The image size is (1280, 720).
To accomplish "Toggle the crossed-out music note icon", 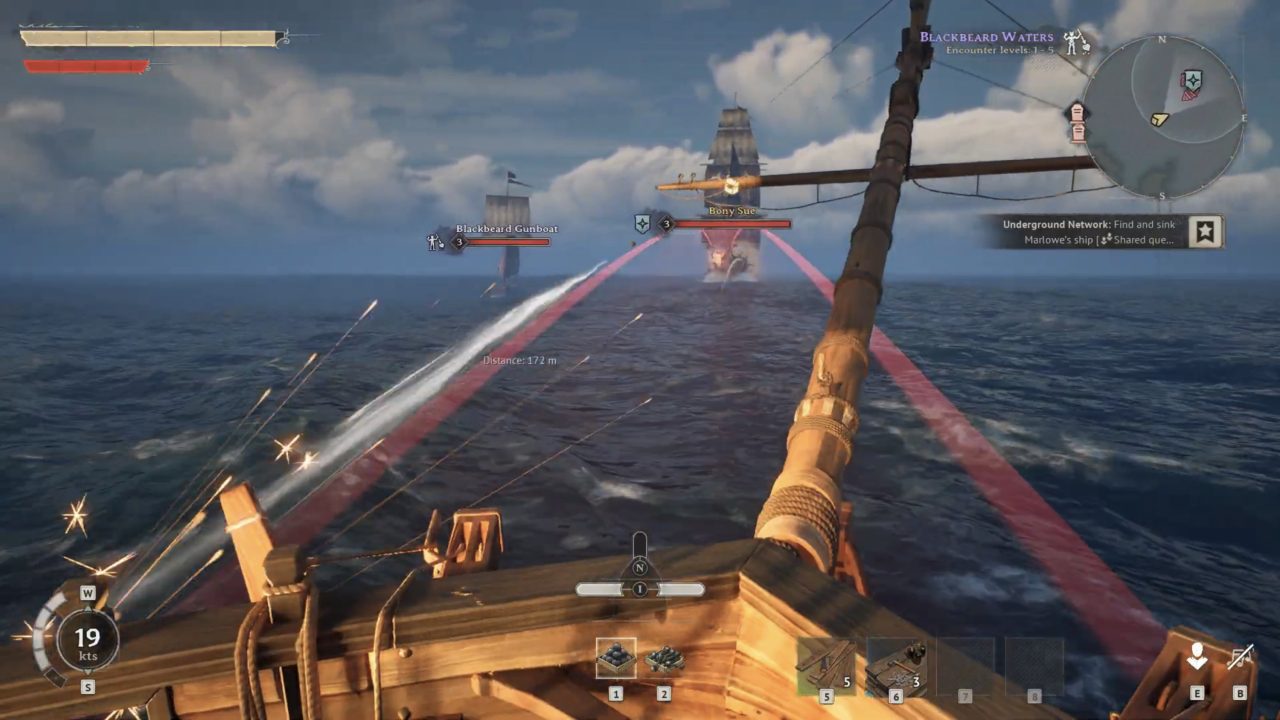I will click(1240, 657).
